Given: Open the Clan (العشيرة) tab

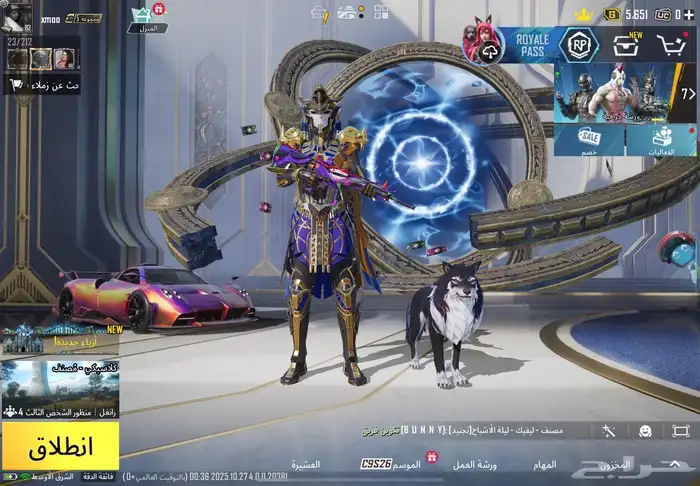Looking at the screenshot, I should click(305, 464).
